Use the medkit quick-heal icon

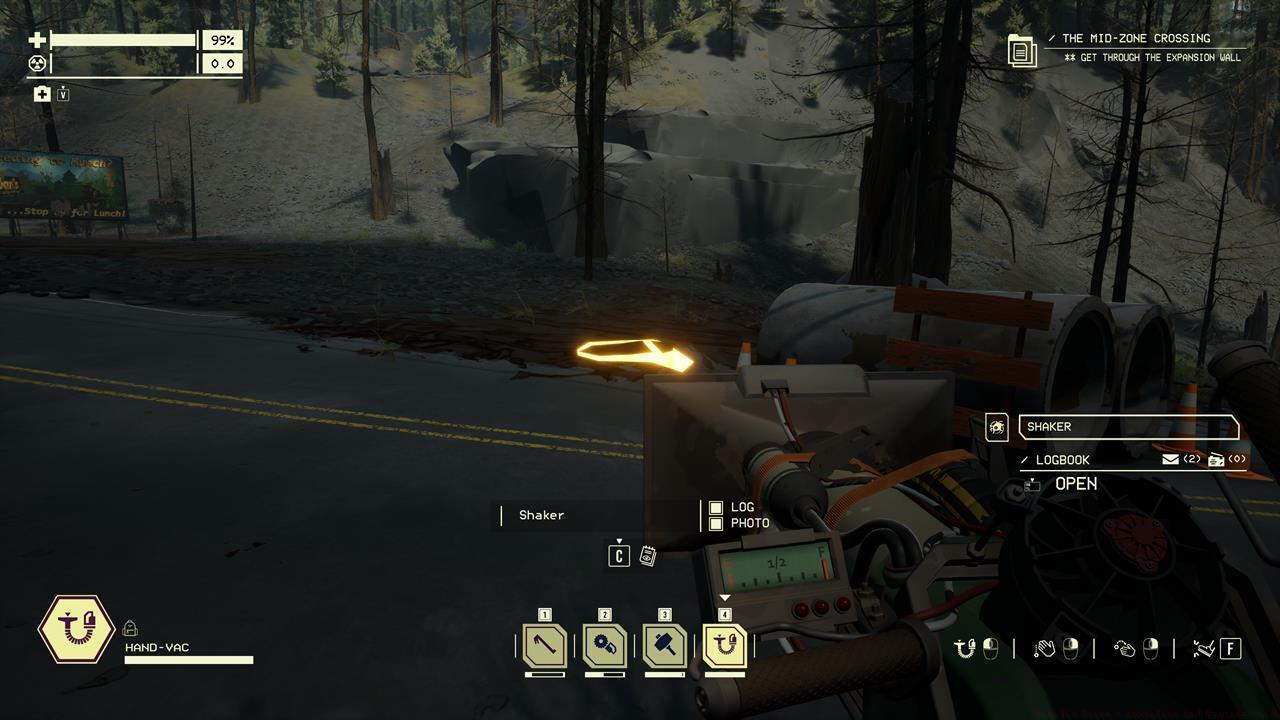42,94
